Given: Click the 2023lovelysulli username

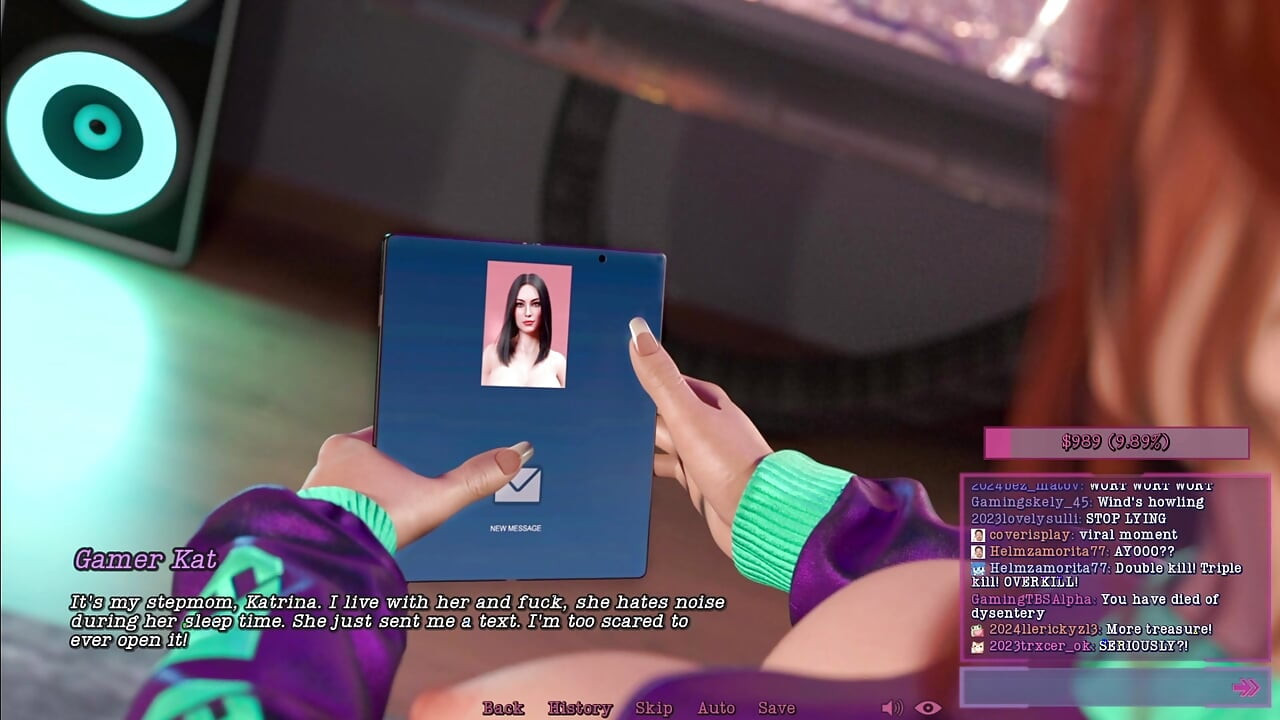Looking at the screenshot, I should [1022, 519].
